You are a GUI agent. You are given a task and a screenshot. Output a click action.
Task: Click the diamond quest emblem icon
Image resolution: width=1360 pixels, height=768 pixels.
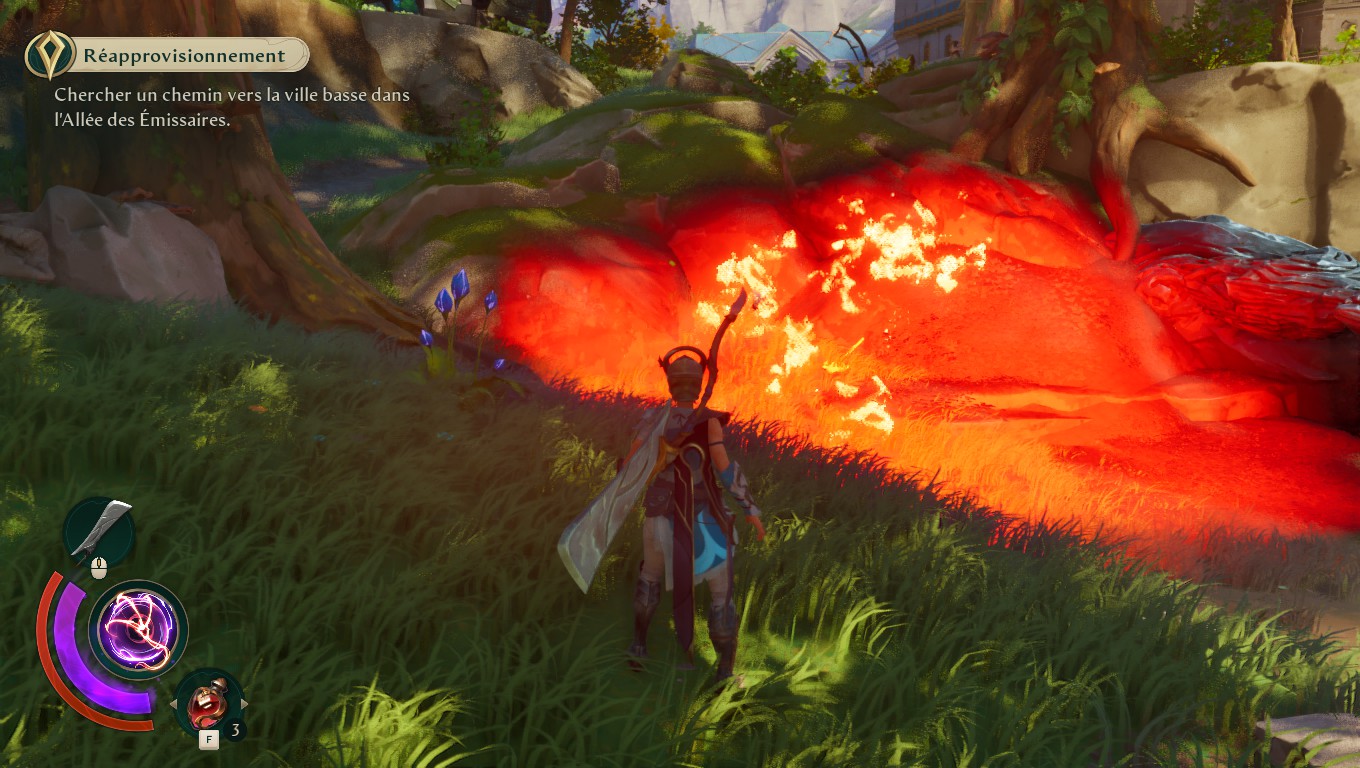tap(46, 55)
